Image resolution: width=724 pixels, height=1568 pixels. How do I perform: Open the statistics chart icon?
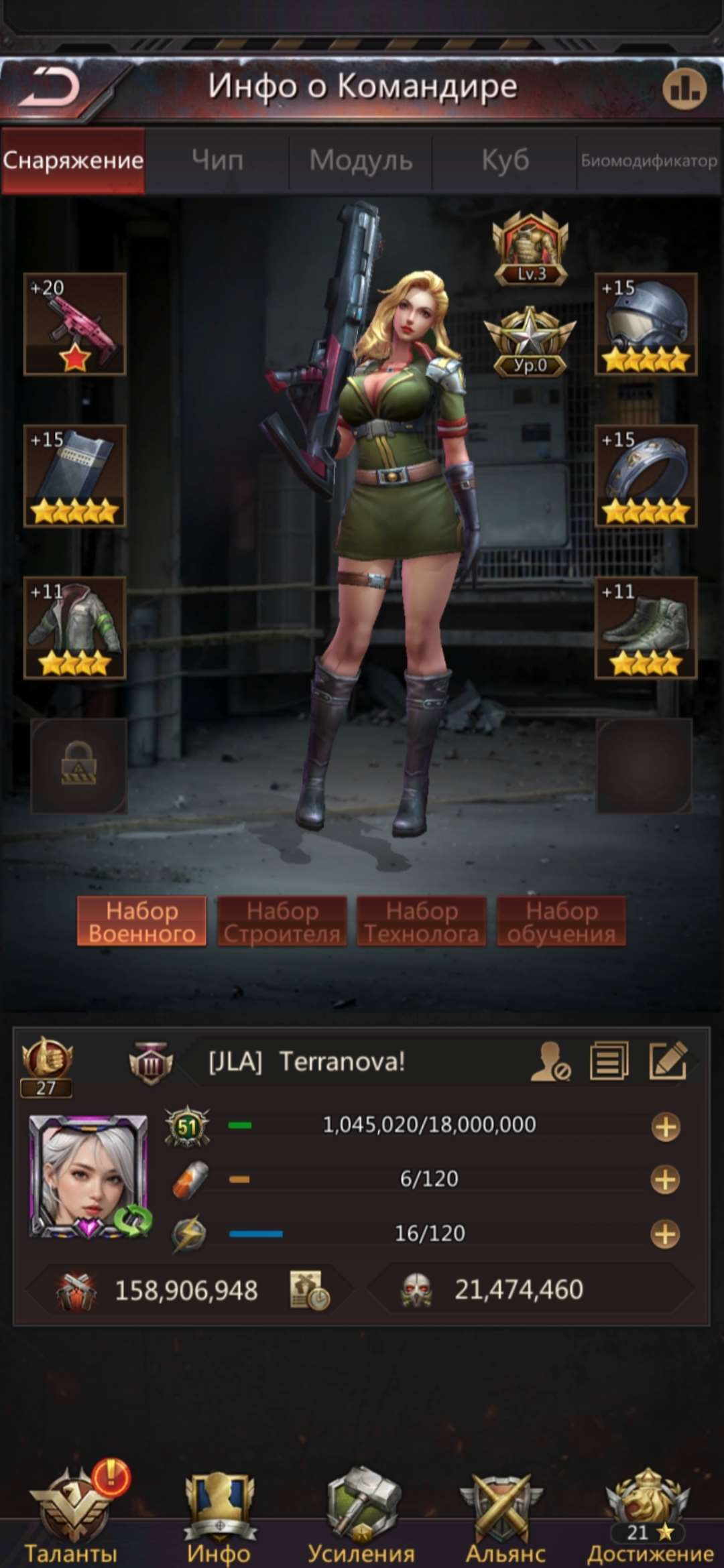coord(684,88)
